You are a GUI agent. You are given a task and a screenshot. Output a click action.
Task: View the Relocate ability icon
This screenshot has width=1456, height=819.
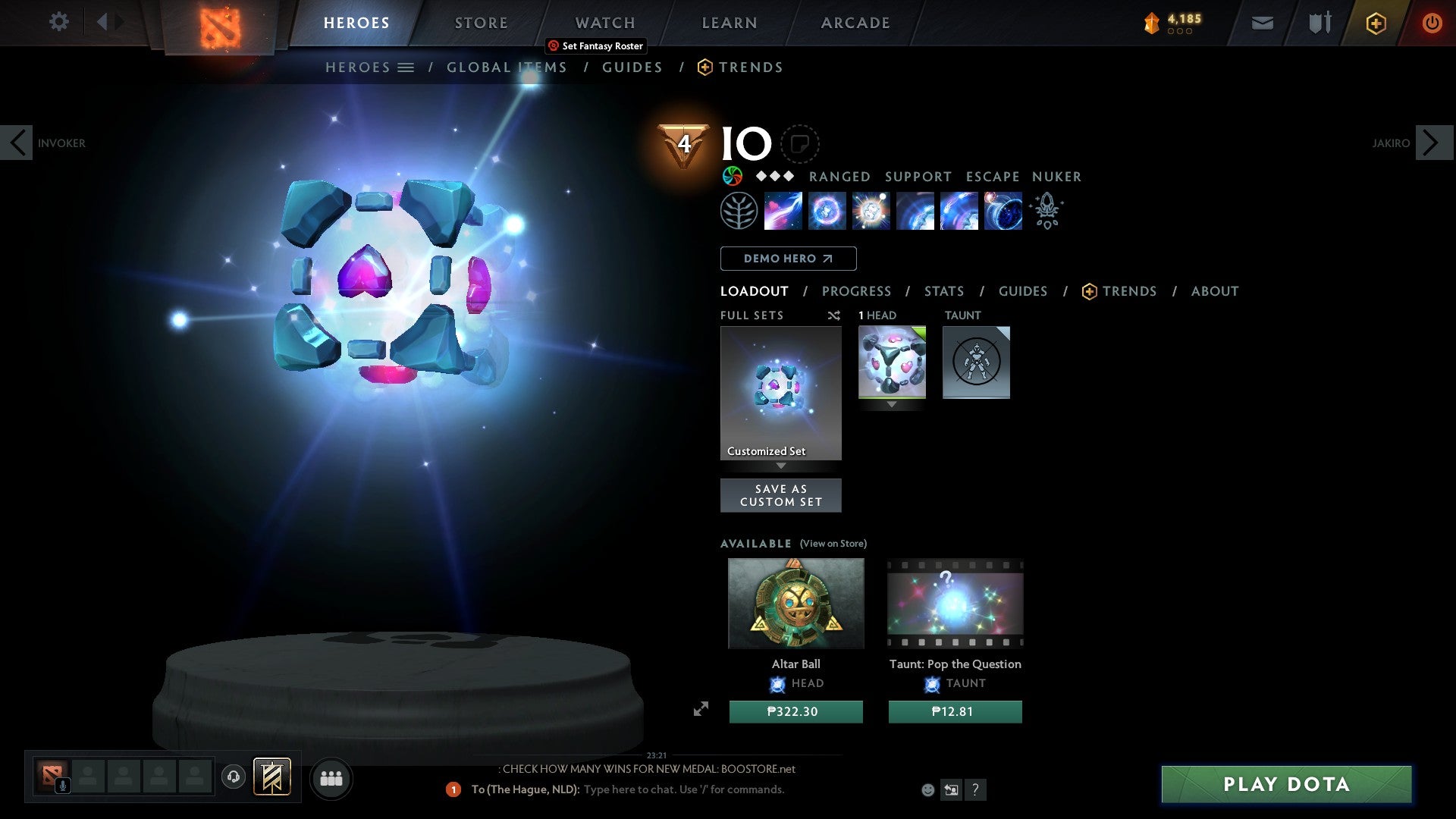(x=1003, y=211)
